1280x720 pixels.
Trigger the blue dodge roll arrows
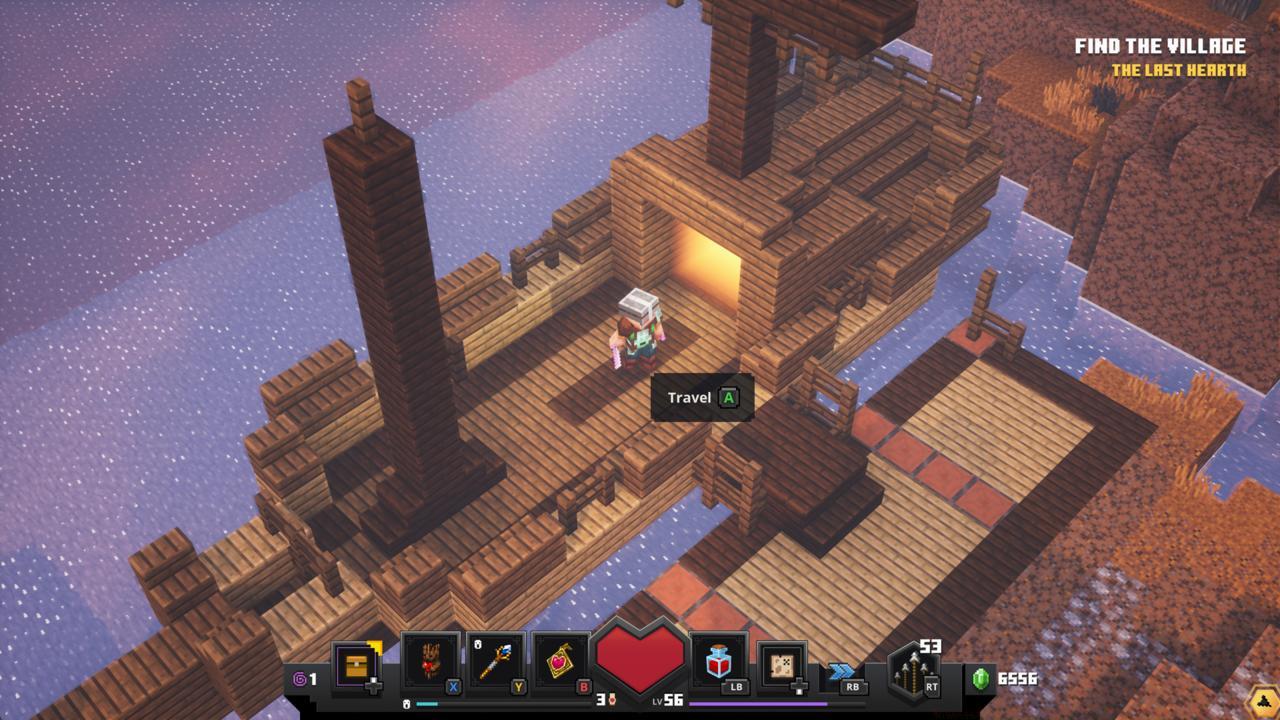[x=842, y=672]
